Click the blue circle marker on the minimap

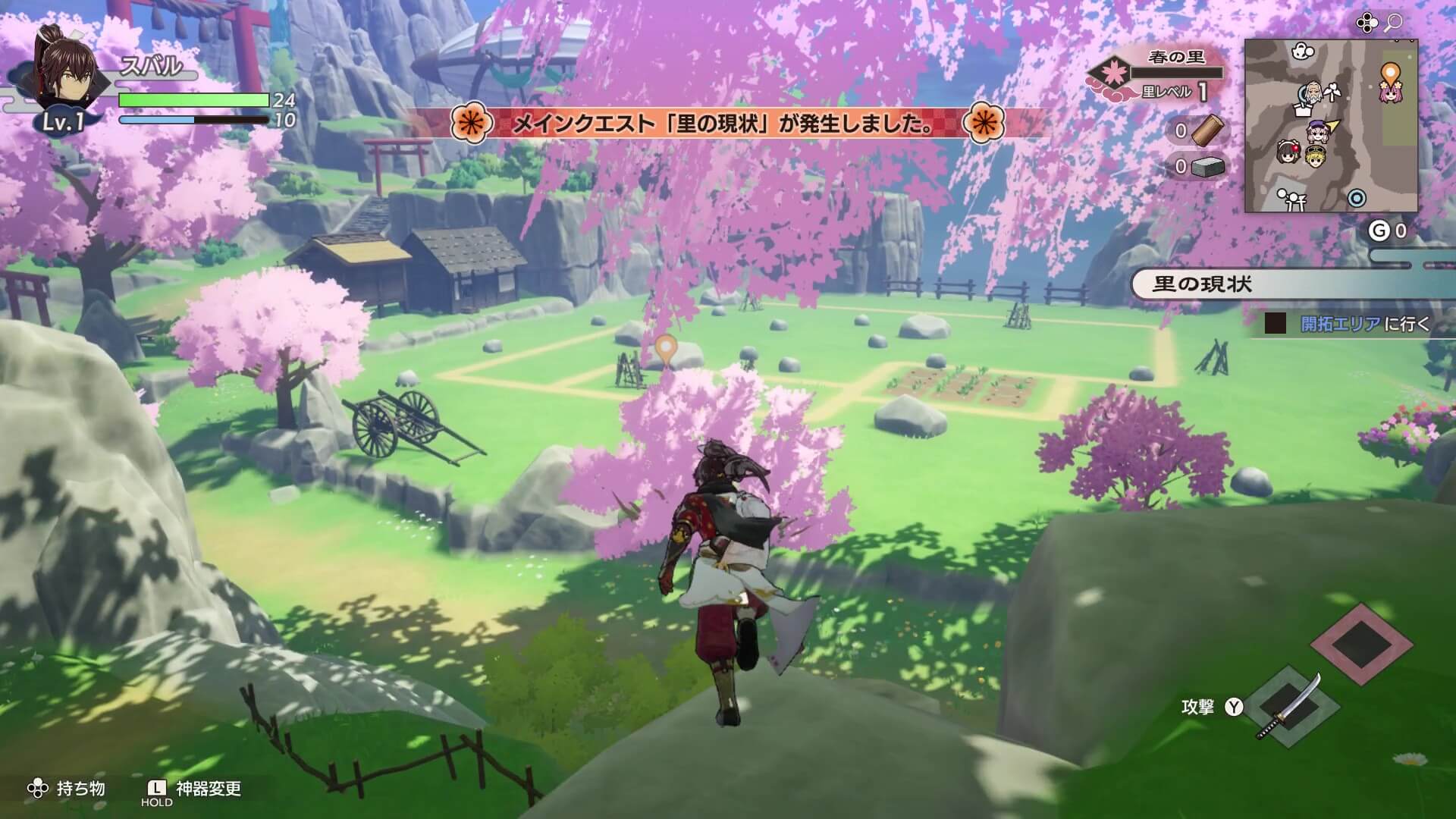1356,198
